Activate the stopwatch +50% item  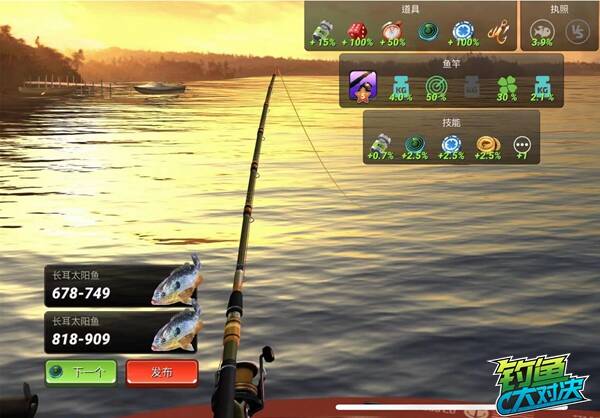(x=392, y=31)
